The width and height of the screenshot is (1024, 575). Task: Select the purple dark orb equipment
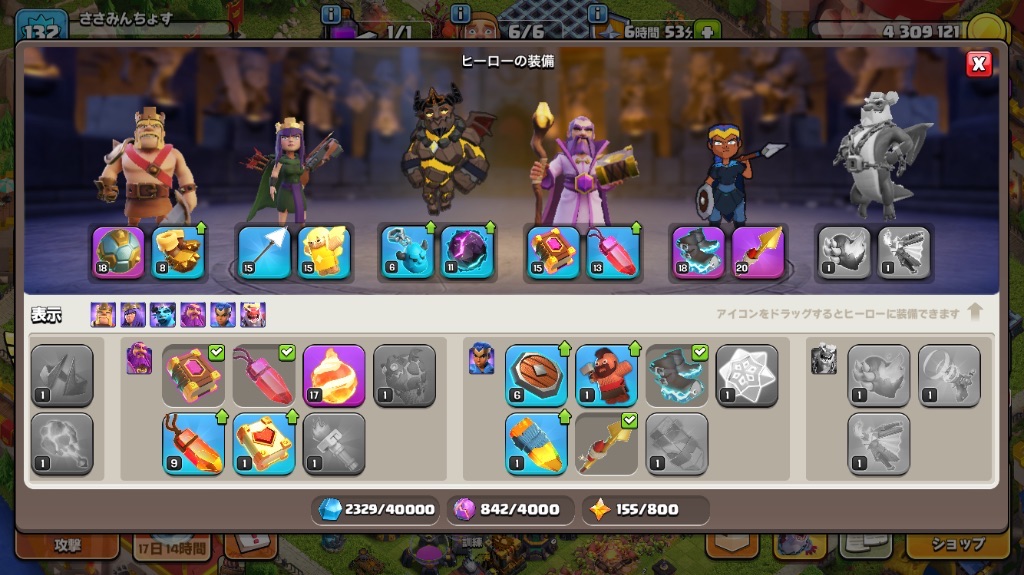[x=466, y=251]
